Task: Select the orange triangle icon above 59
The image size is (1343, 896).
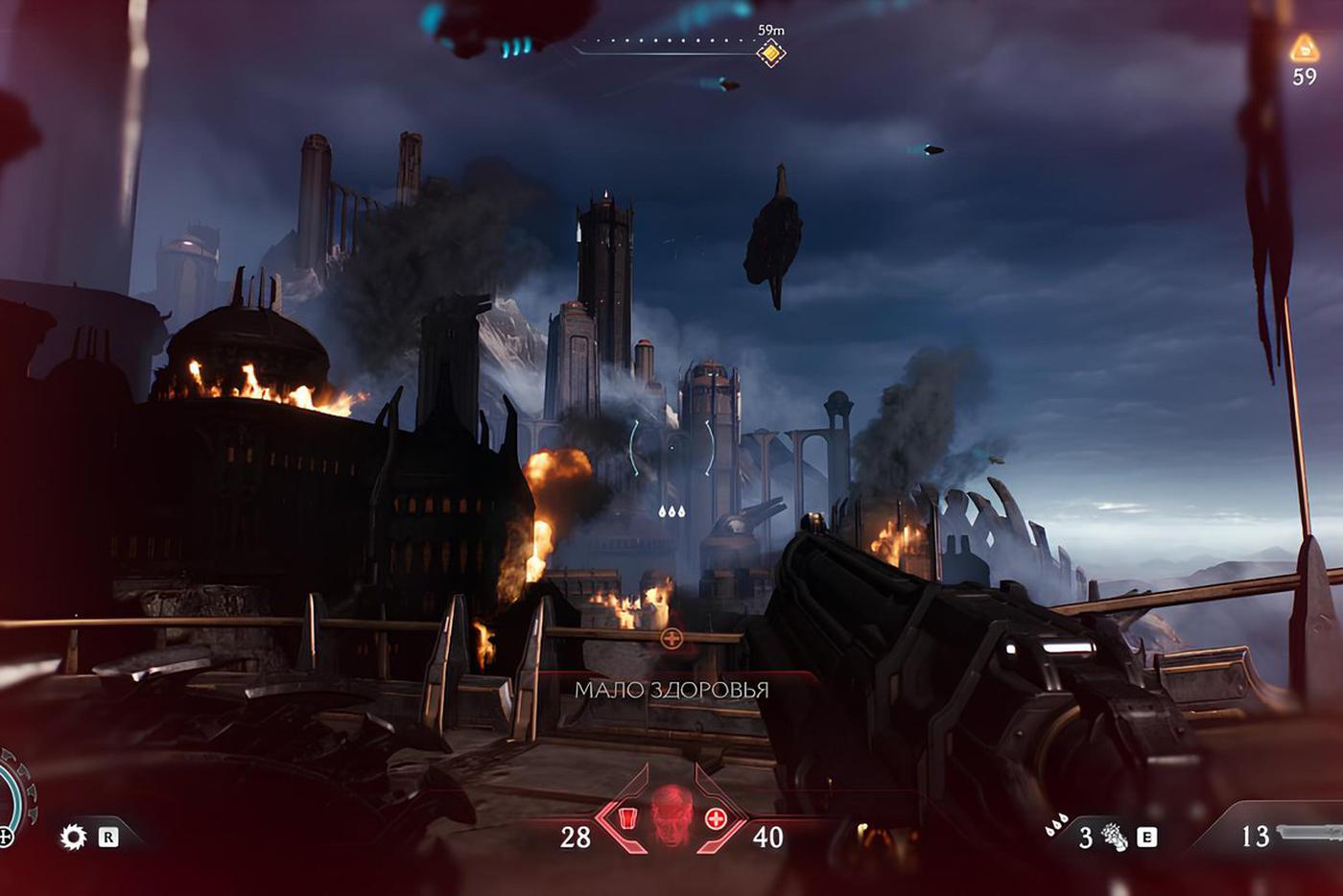Action: (x=1304, y=48)
